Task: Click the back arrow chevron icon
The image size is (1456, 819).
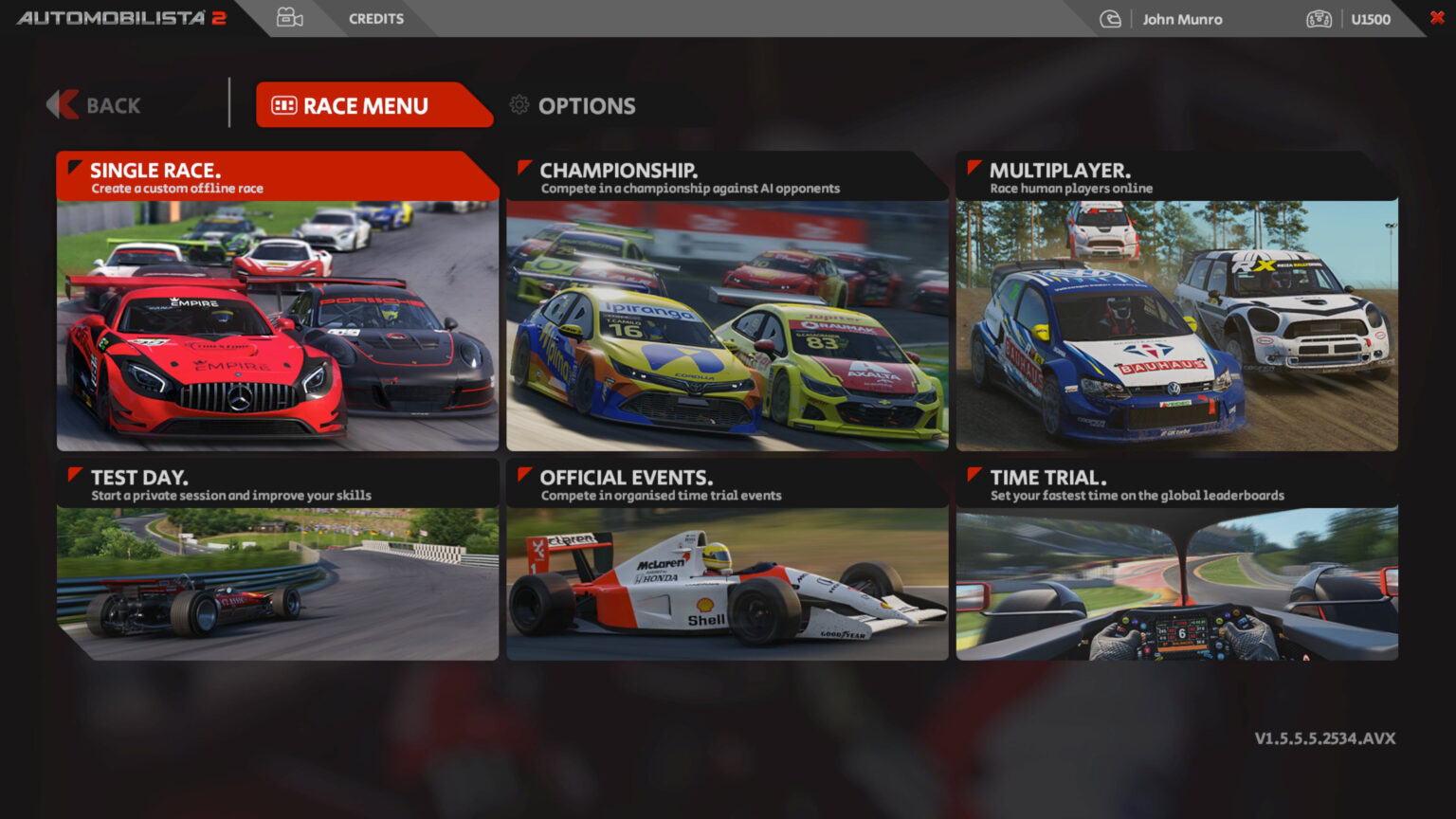Action: 62,105
